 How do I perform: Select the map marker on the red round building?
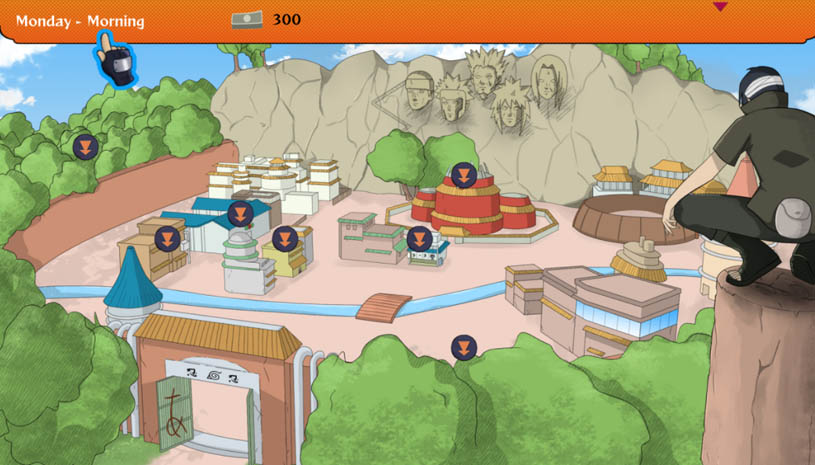click(x=463, y=176)
